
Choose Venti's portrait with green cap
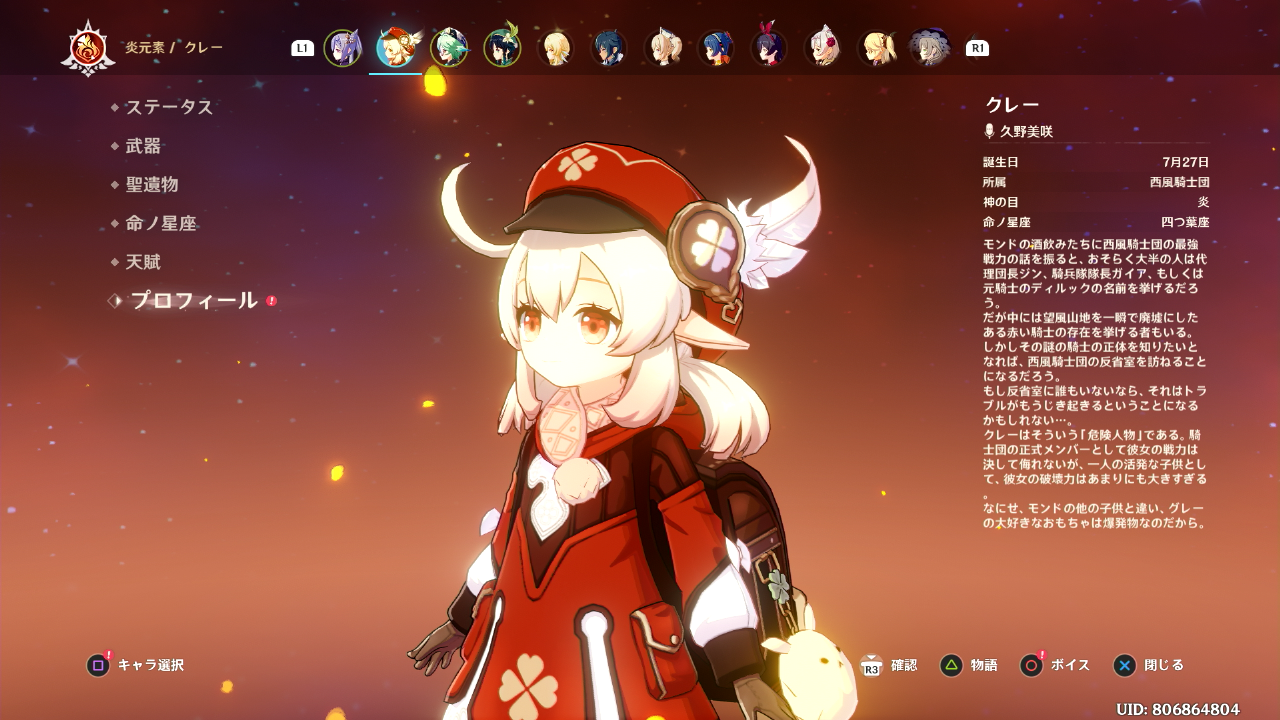point(502,48)
